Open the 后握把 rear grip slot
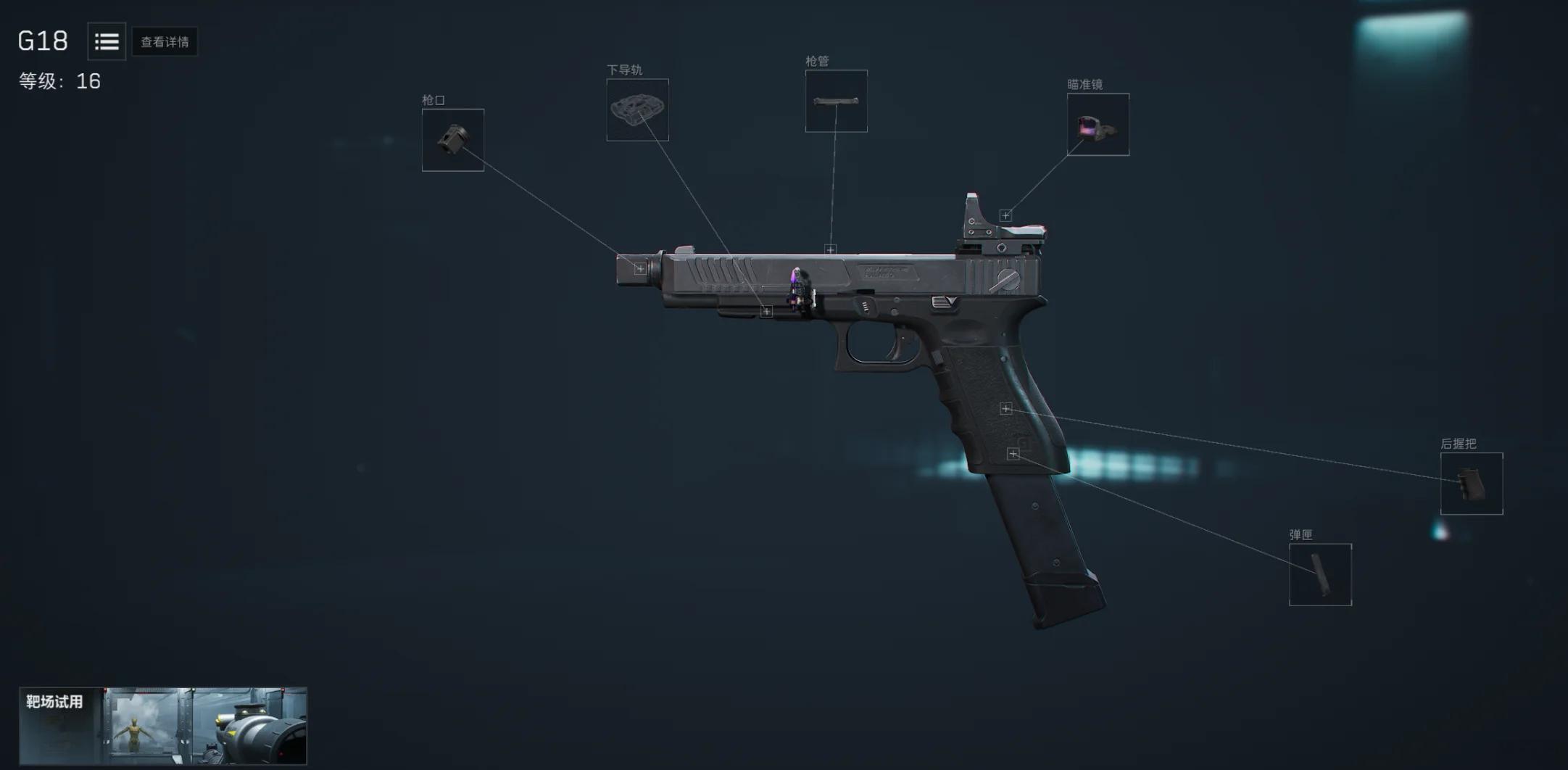 [1471, 484]
